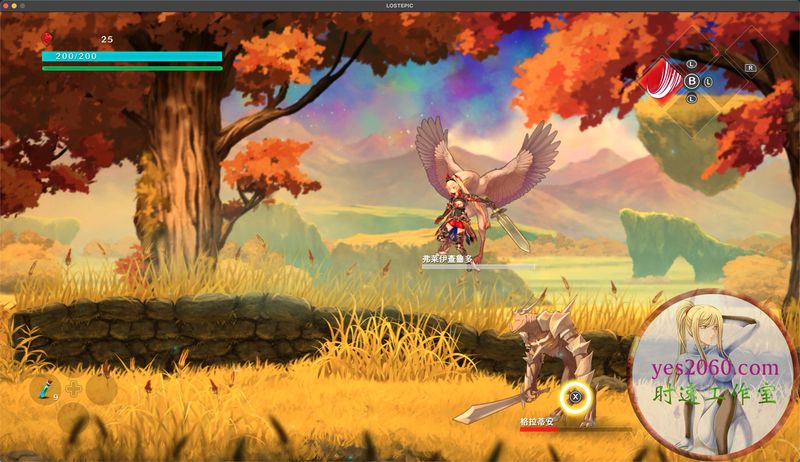
Task: Close the LOSTEPIC window with red button
Action: pos(6,5)
